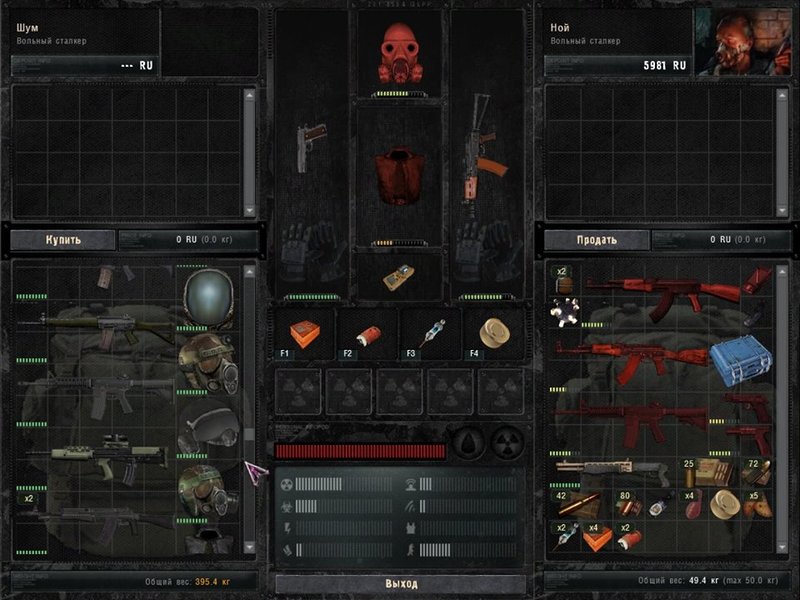Open Ной's character portrait
The image size is (800, 600).
tap(742, 42)
